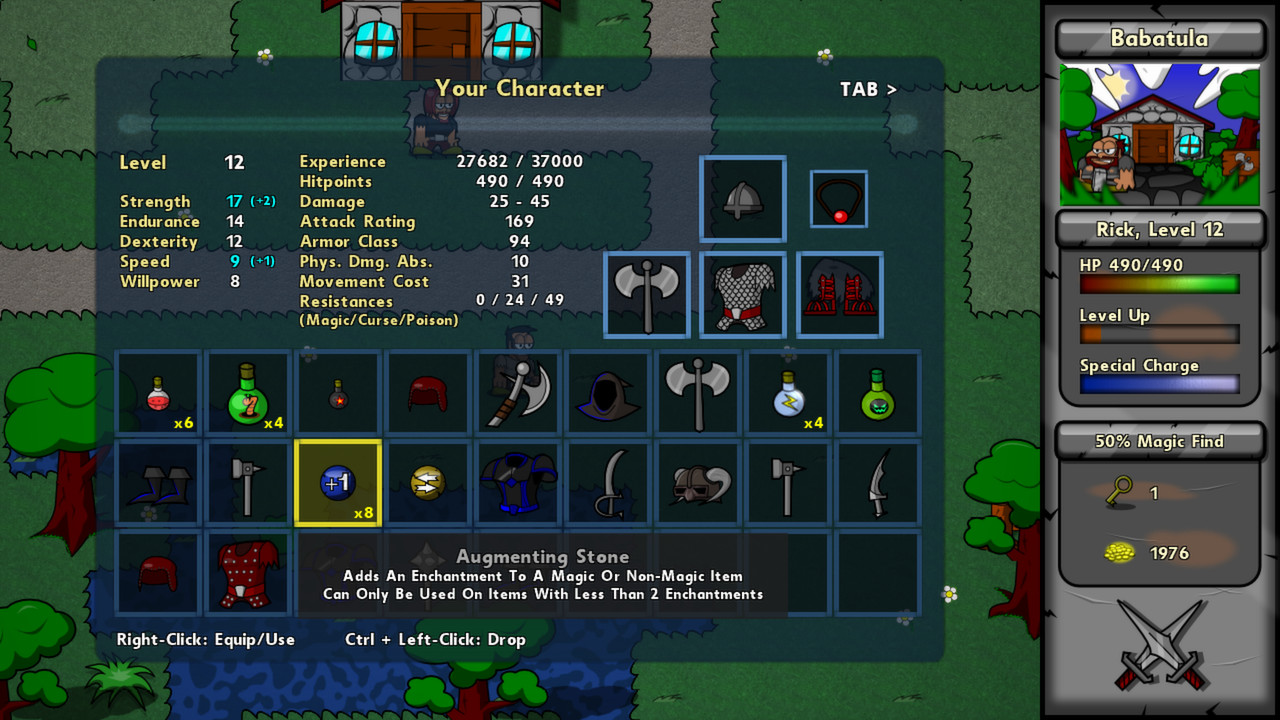Click the red health potion stack
Image resolution: width=1280 pixels, height=720 pixels.
pos(158,392)
